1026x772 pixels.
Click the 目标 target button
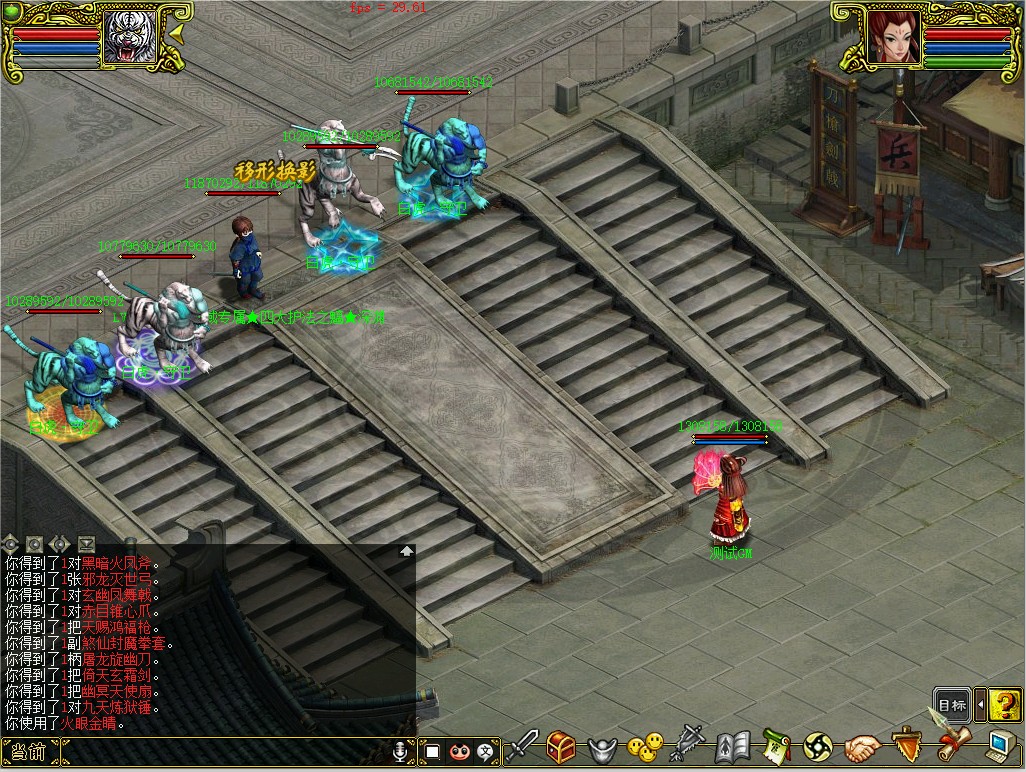click(x=952, y=704)
